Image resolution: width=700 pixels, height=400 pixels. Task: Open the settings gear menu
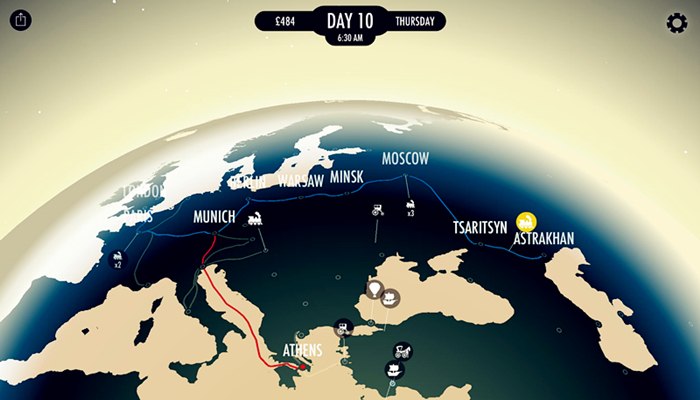point(676,23)
